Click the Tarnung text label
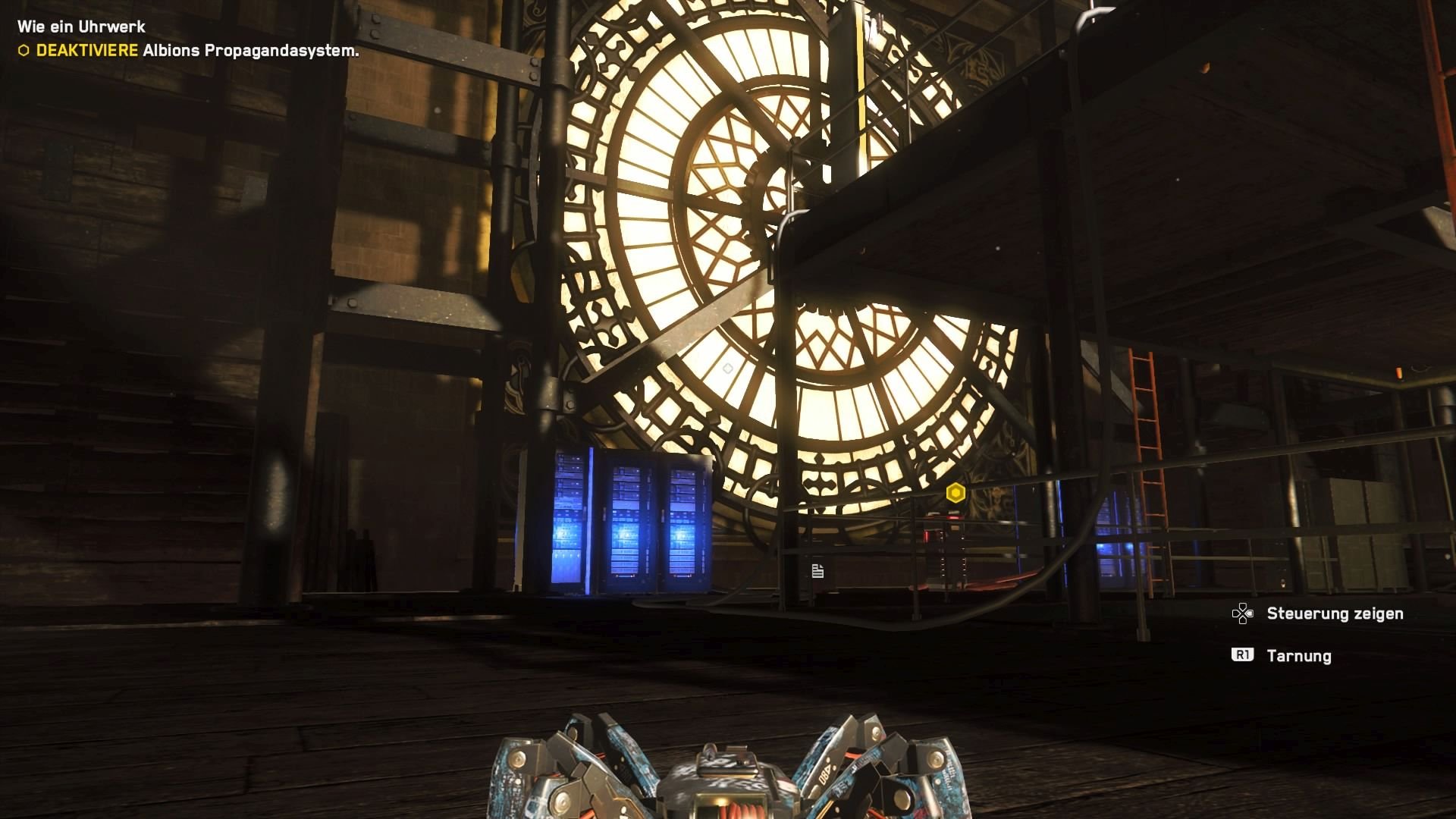 click(1298, 656)
